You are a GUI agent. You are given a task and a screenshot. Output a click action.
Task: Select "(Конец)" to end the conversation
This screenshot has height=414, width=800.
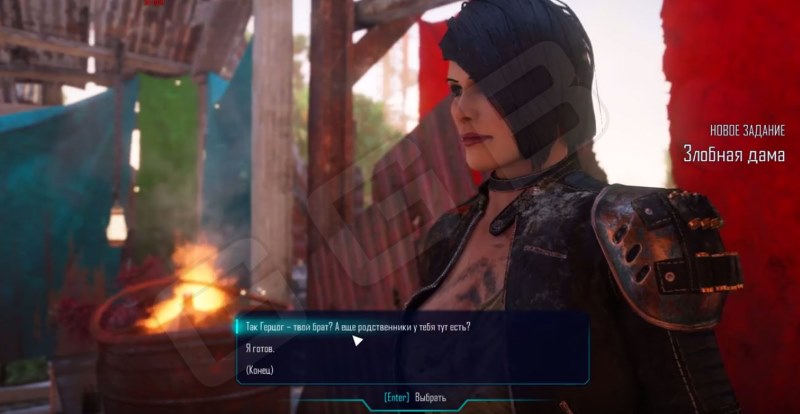(x=259, y=370)
